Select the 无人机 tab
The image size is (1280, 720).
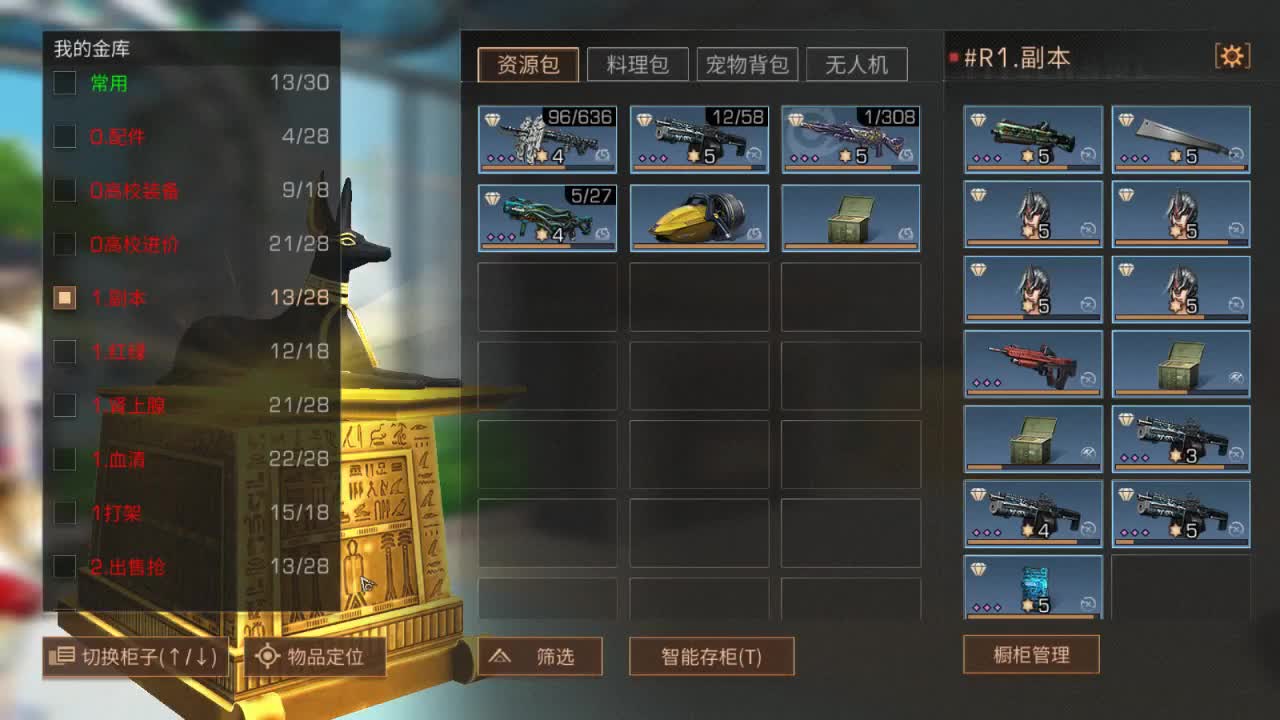857,64
